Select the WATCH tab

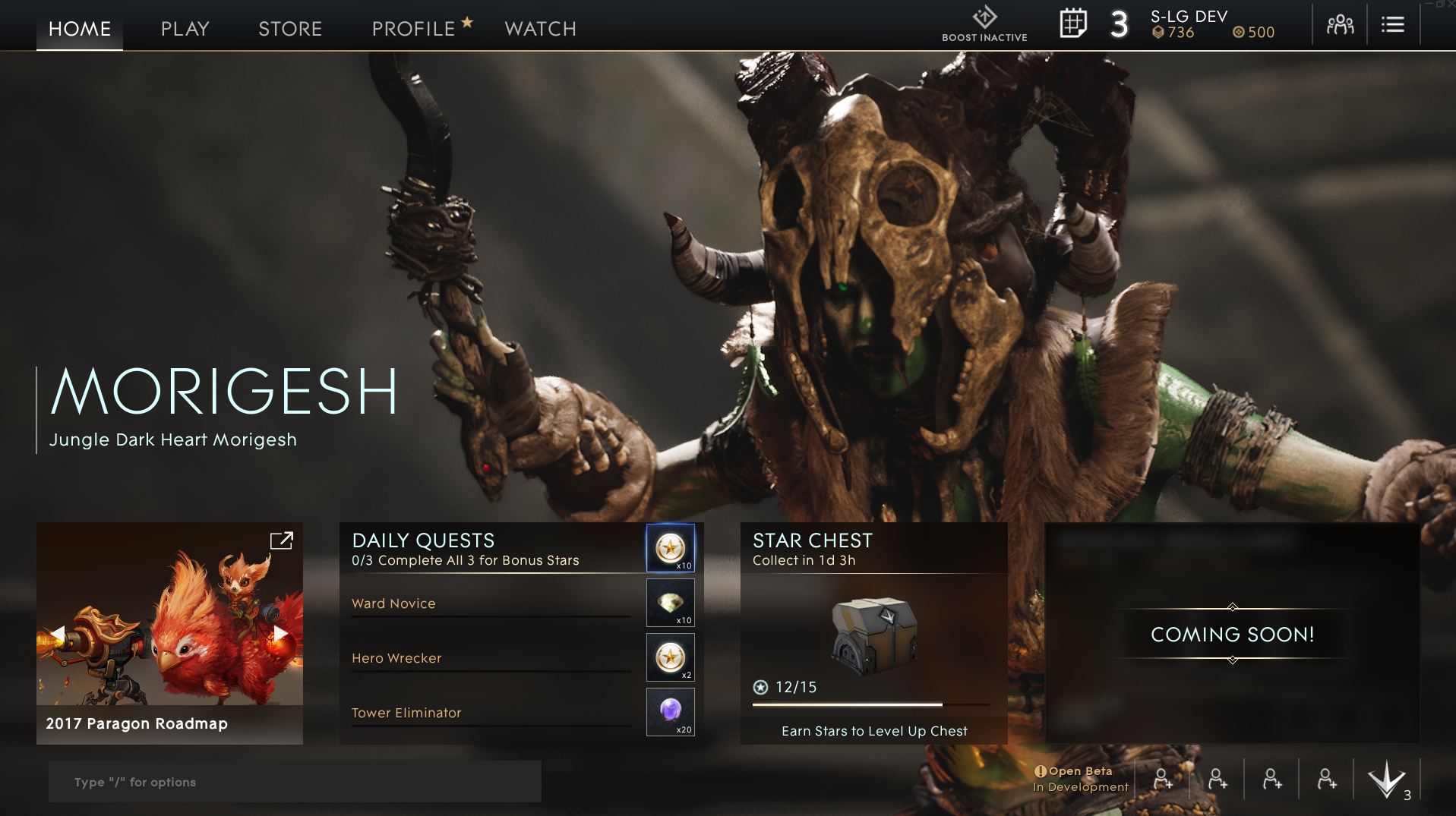click(x=540, y=29)
